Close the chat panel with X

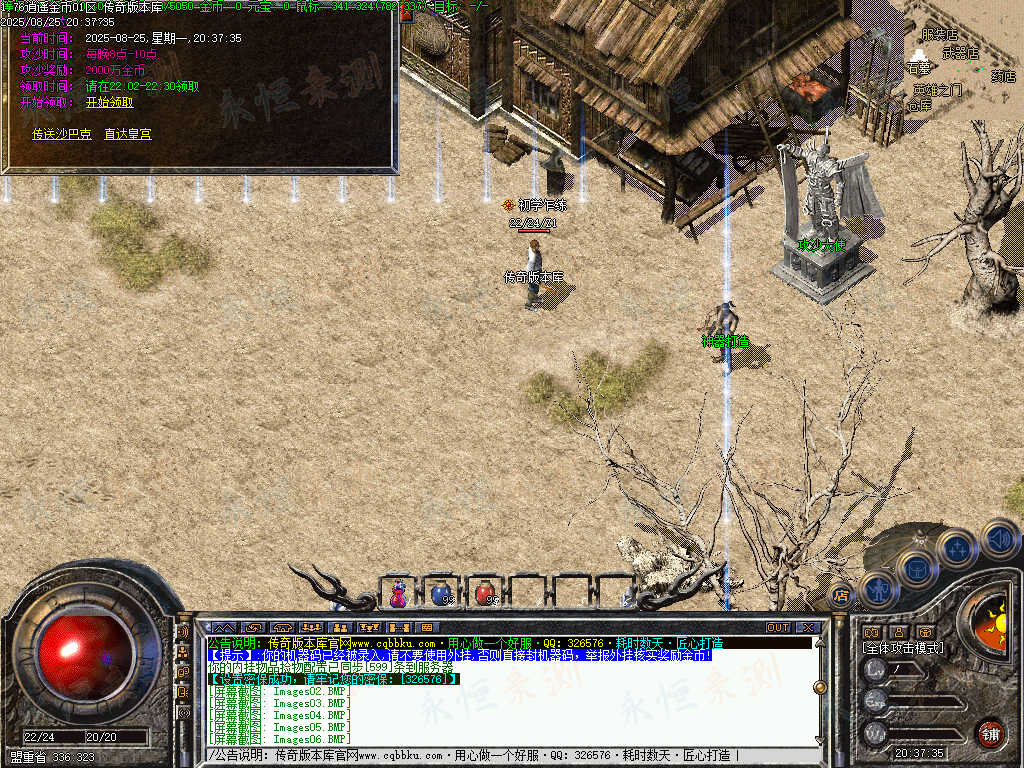(808, 627)
